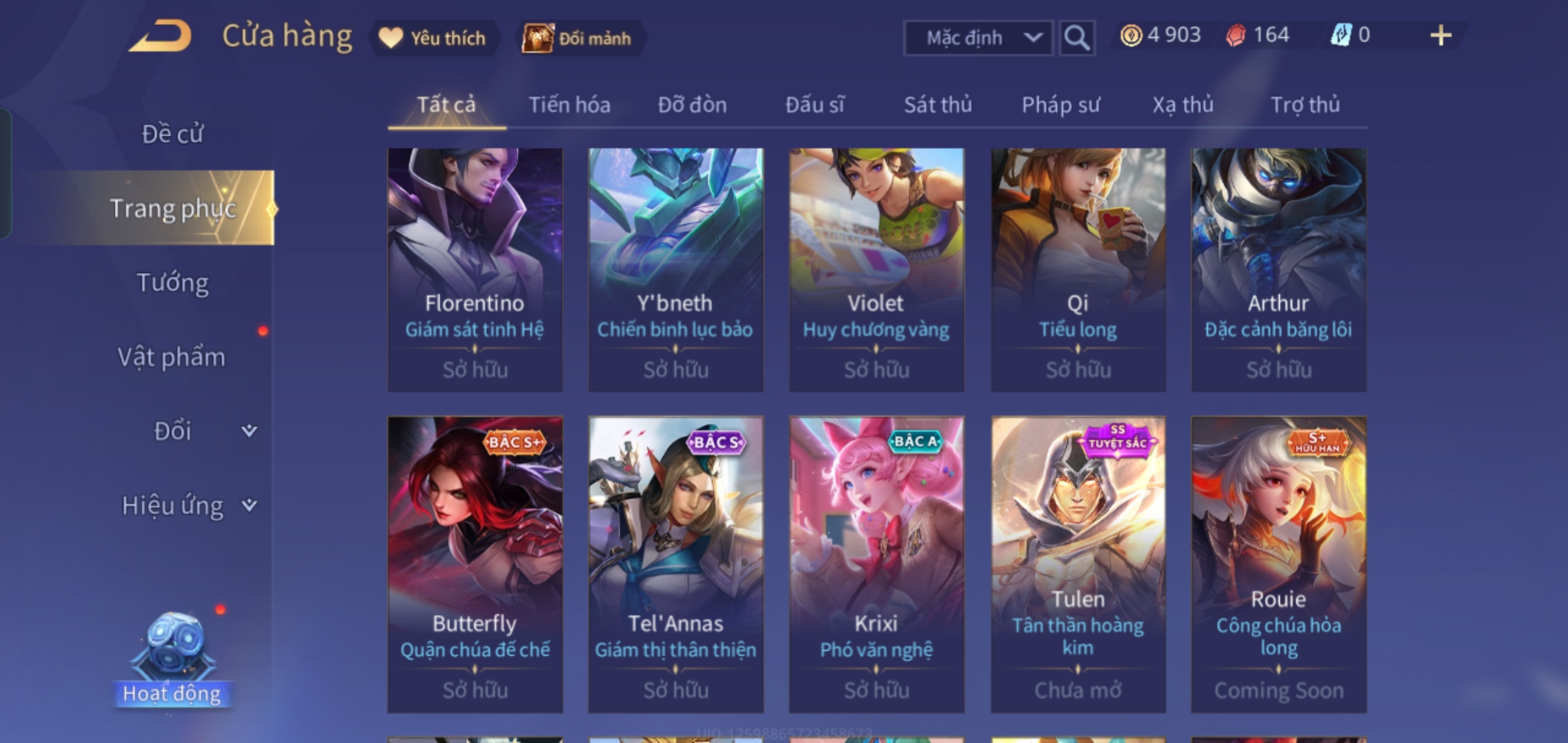Go back with the return arrow
This screenshot has width=1568, height=743.
pos(160,36)
